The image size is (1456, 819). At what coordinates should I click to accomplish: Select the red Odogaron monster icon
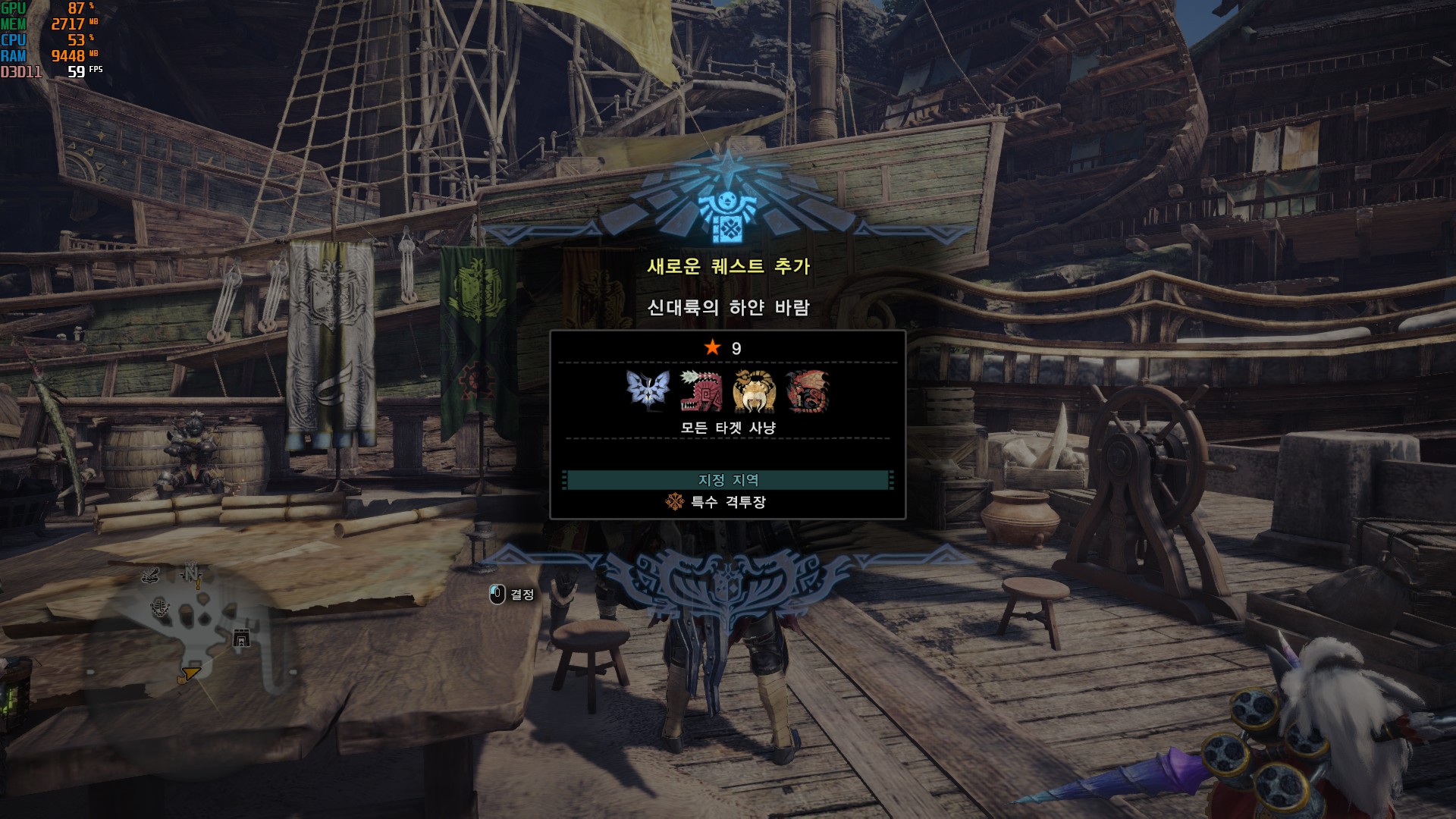[x=700, y=391]
